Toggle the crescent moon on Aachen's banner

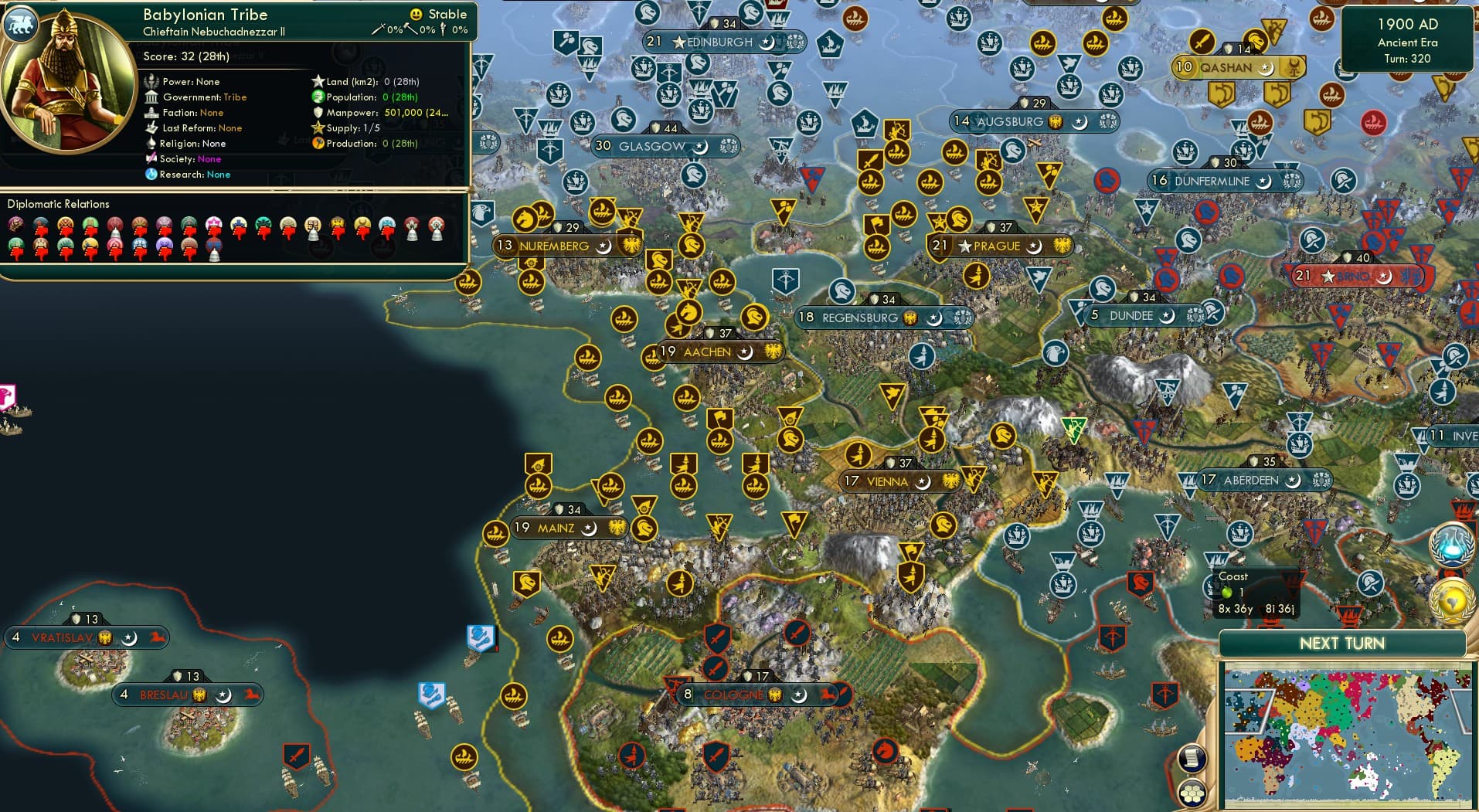[745, 352]
